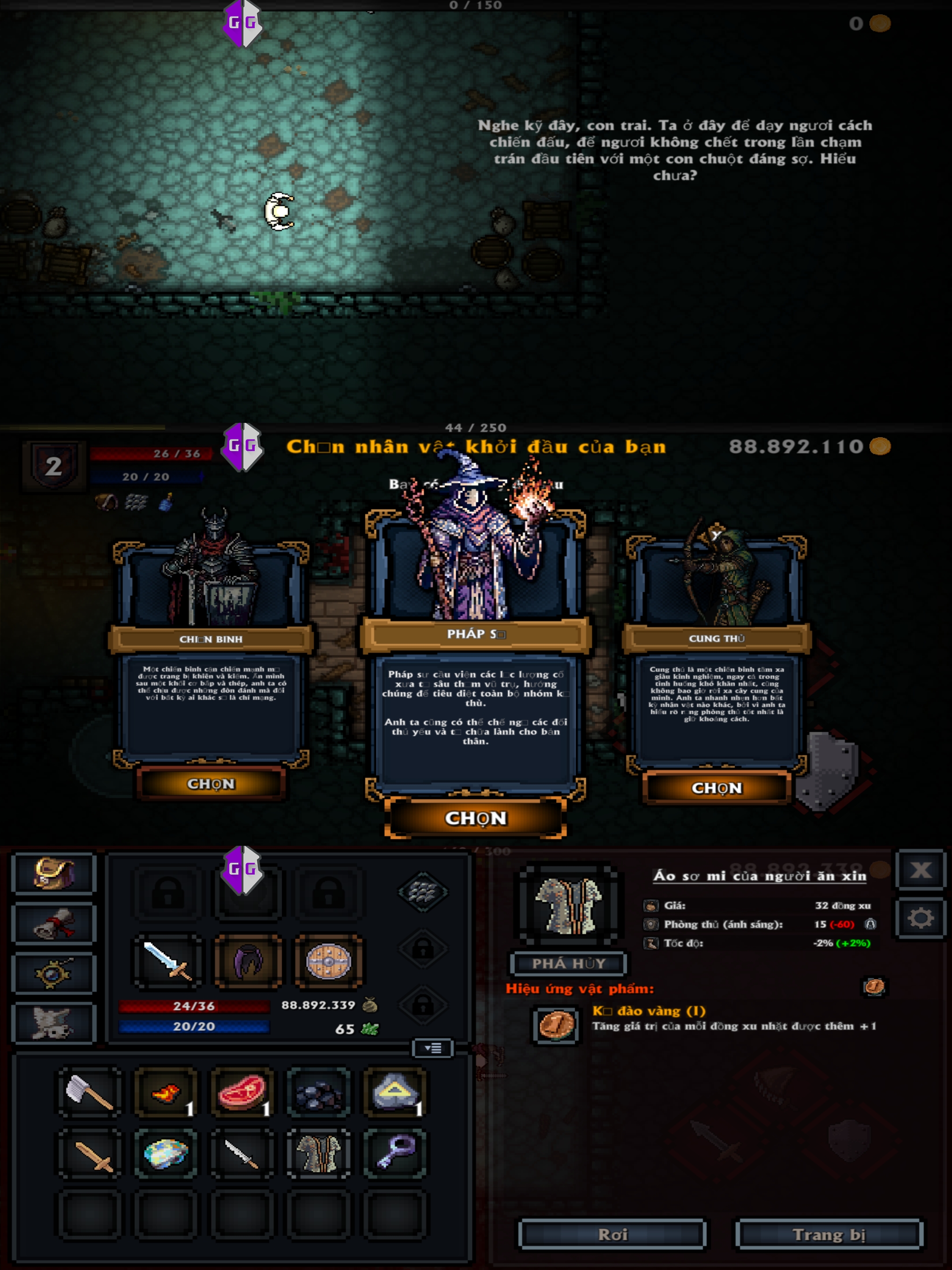The width and height of the screenshot is (952, 1270).
Task: Destroy the item with Phá Hủy
Action: pyautogui.click(x=568, y=964)
